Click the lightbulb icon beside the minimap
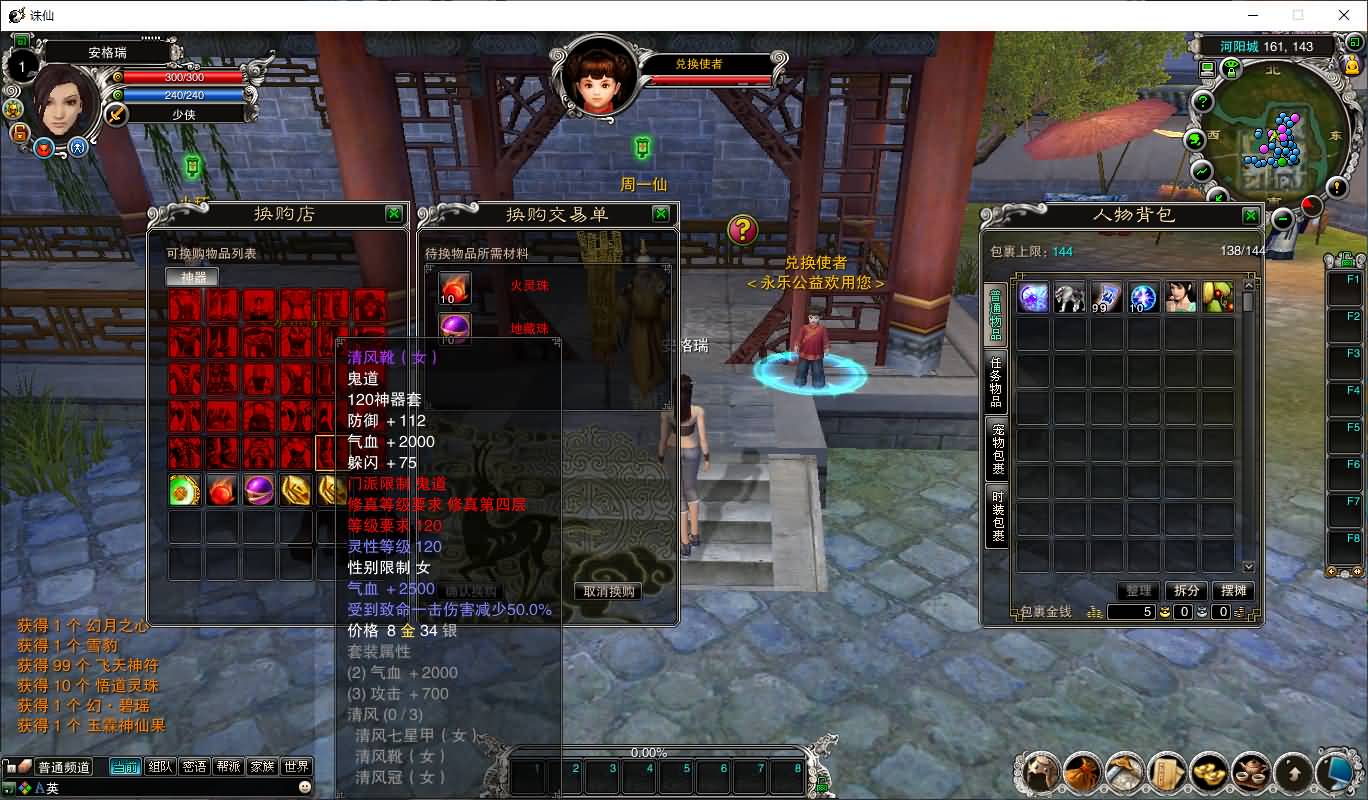Viewport: 1368px width, 800px height. pyautogui.click(x=1337, y=187)
